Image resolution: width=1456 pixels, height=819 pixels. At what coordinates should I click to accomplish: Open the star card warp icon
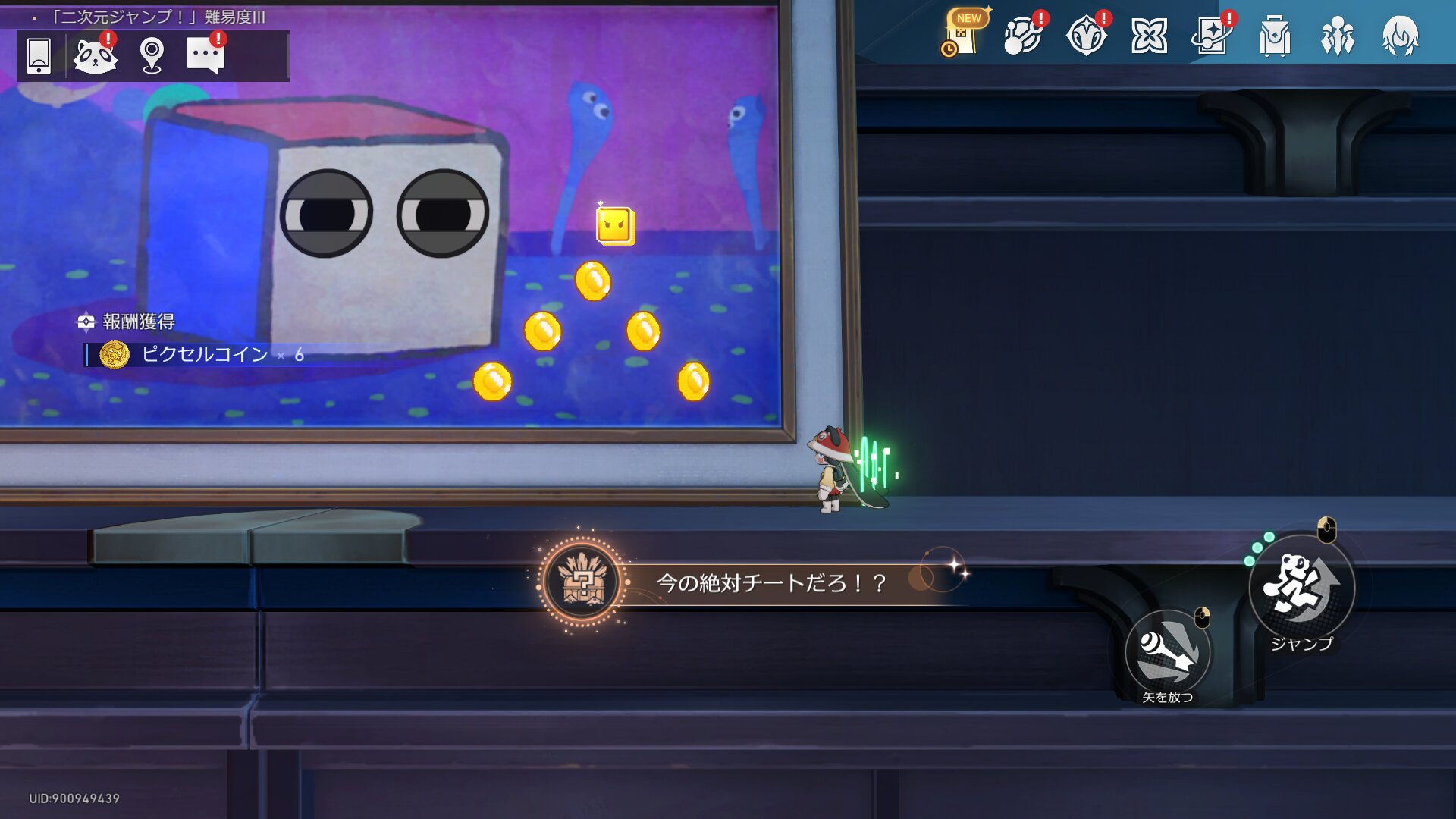(1212, 35)
